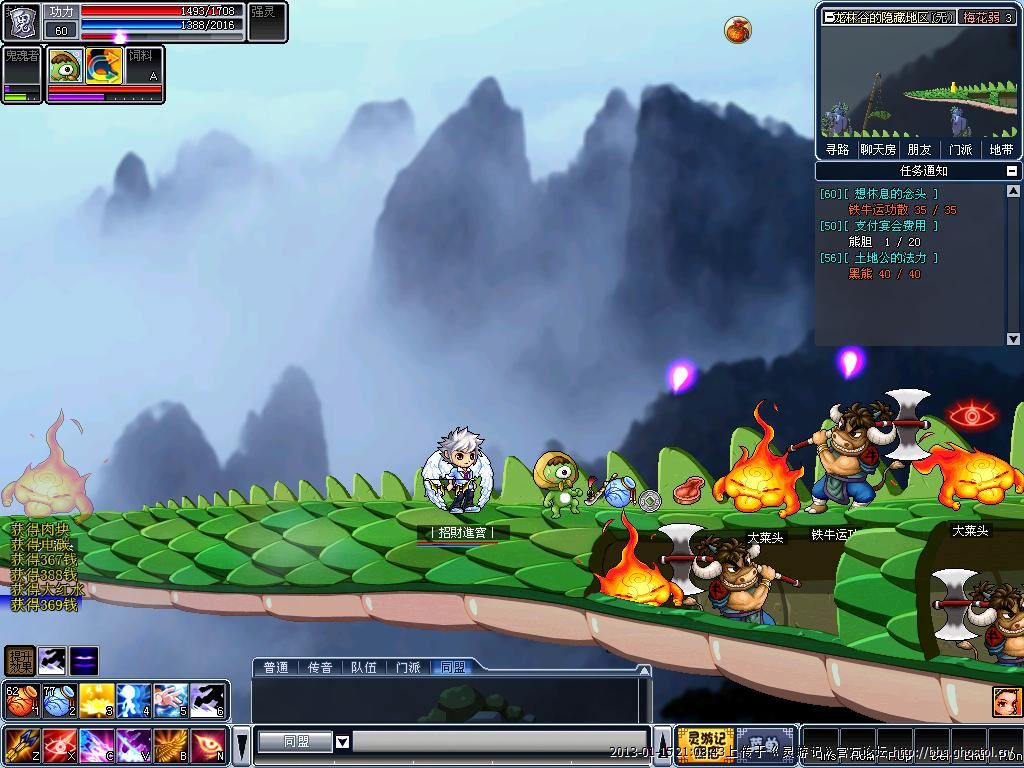1024x768 pixels.
Task: Use the red potion in hotbar slot 1
Action: 21,701
